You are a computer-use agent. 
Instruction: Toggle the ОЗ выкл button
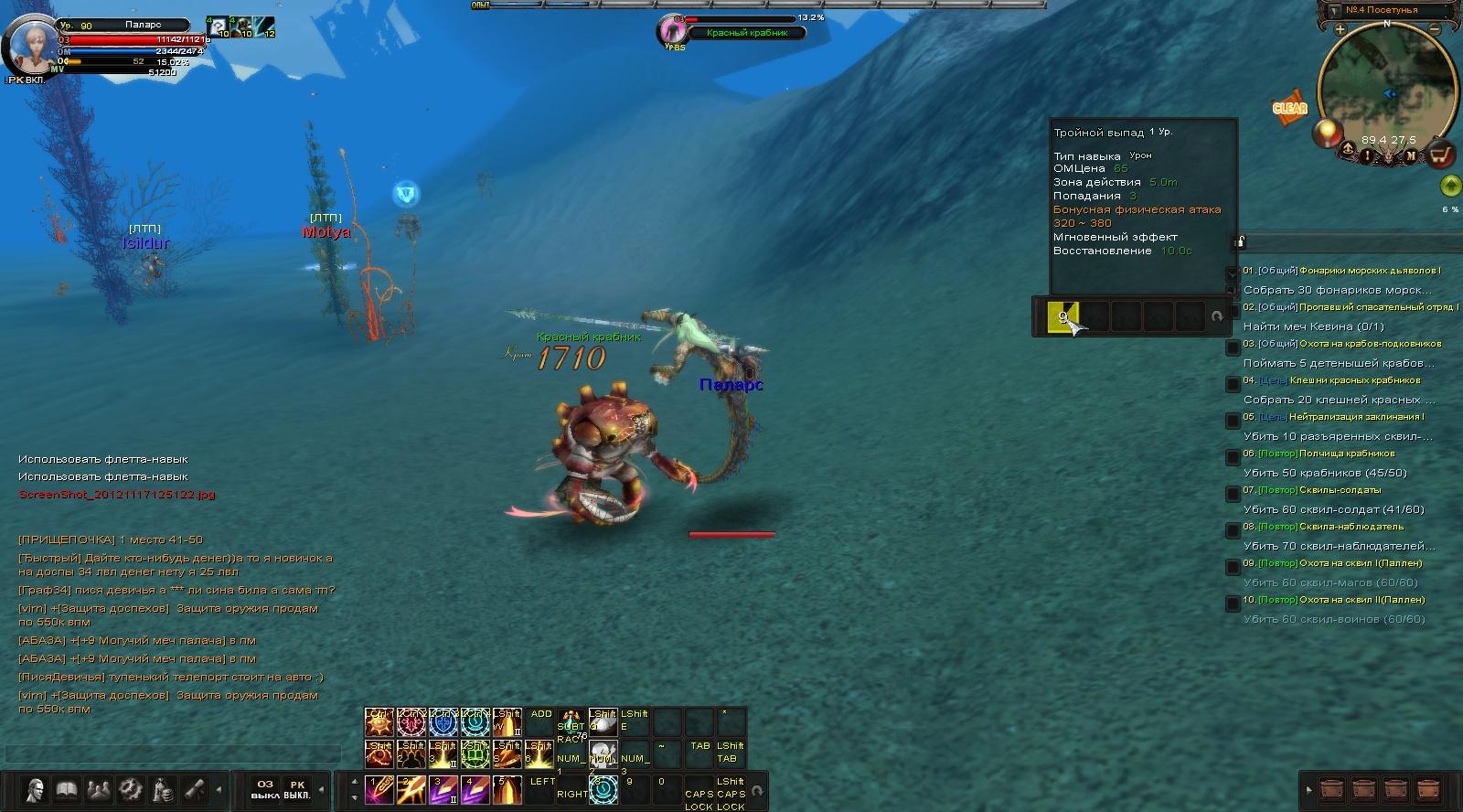tap(264, 789)
